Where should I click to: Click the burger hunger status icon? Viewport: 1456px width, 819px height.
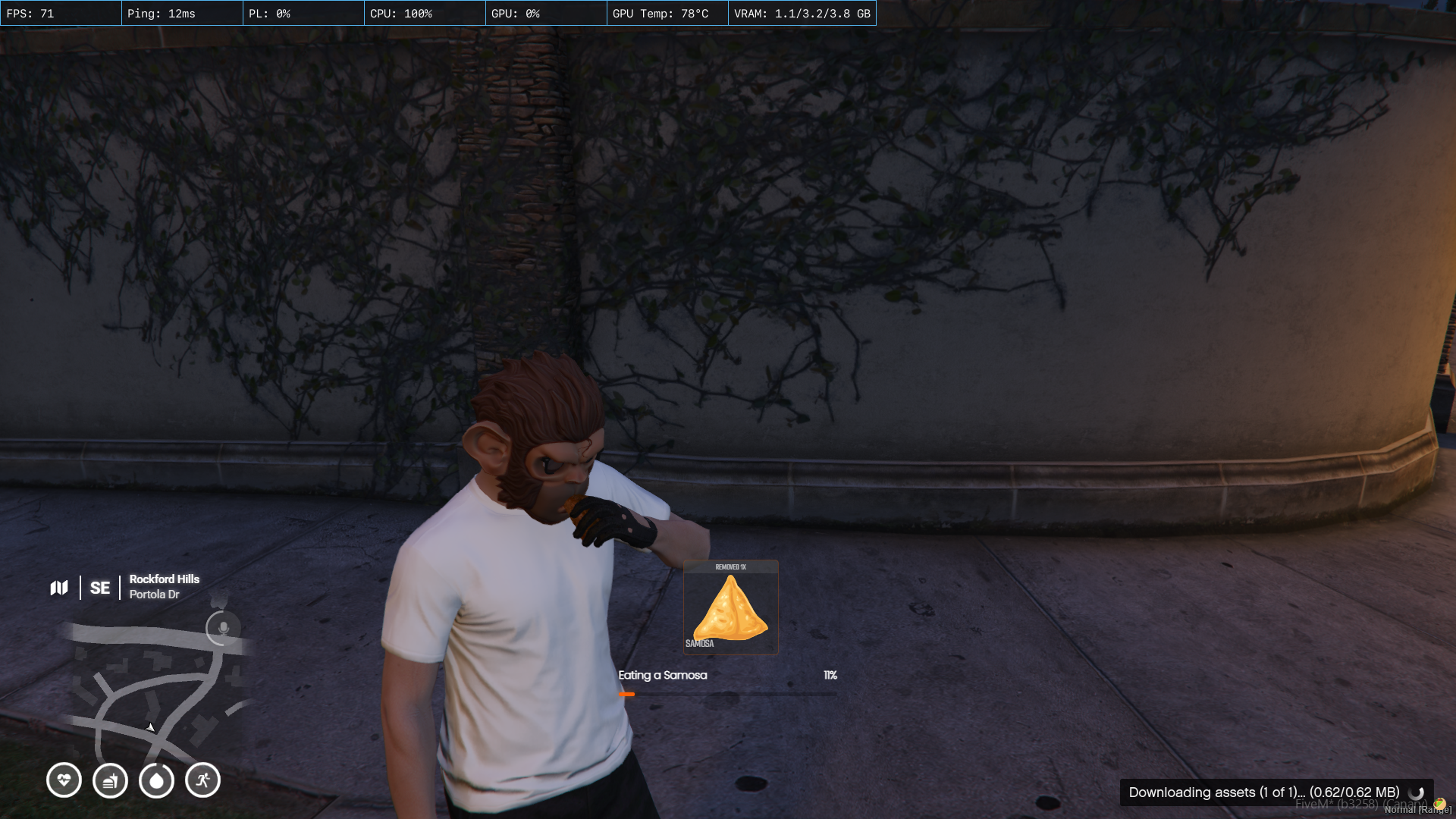pos(110,780)
